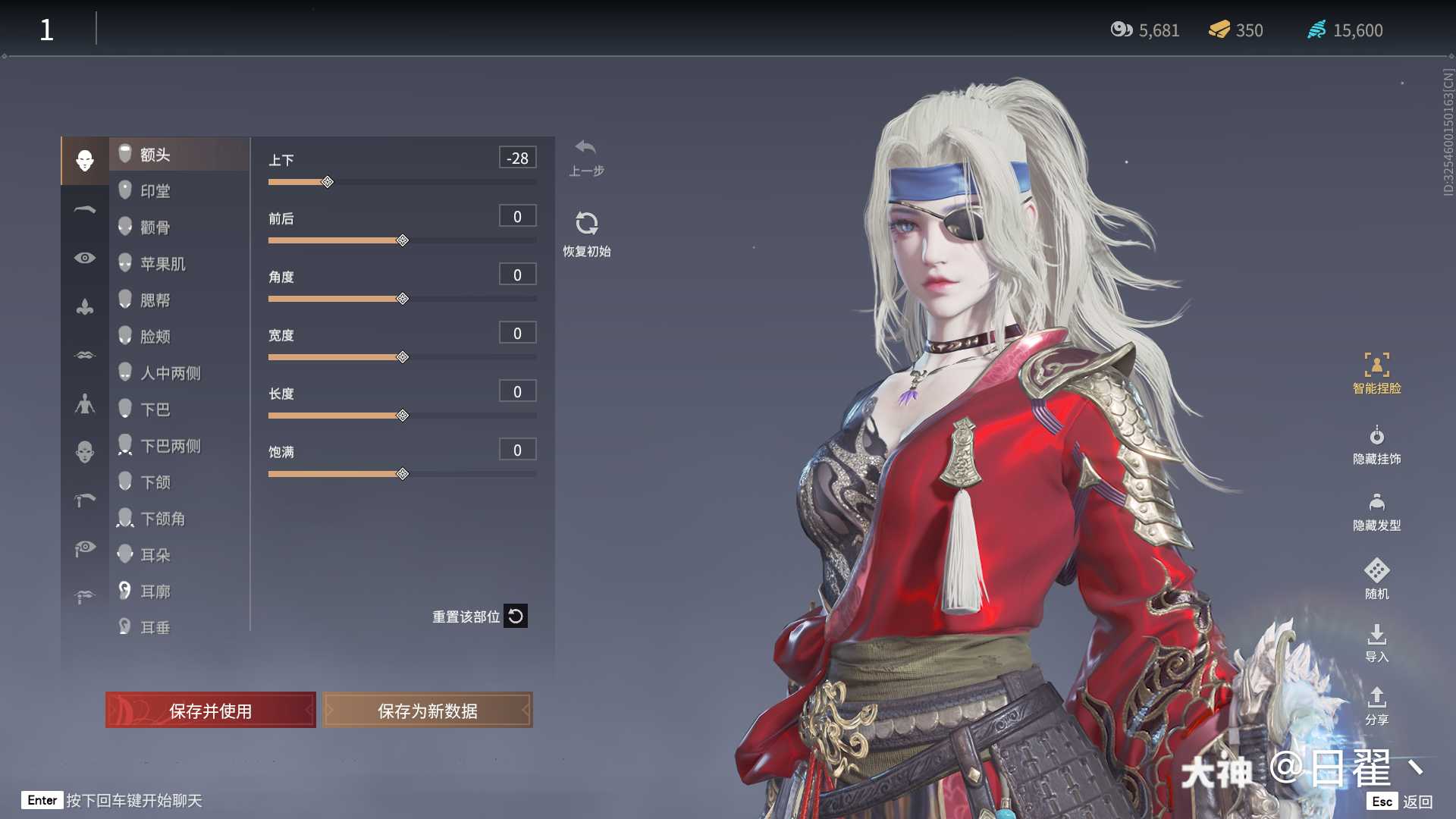
Task: Click the 保存并使用 save and use button
Action: click(210, 711)
